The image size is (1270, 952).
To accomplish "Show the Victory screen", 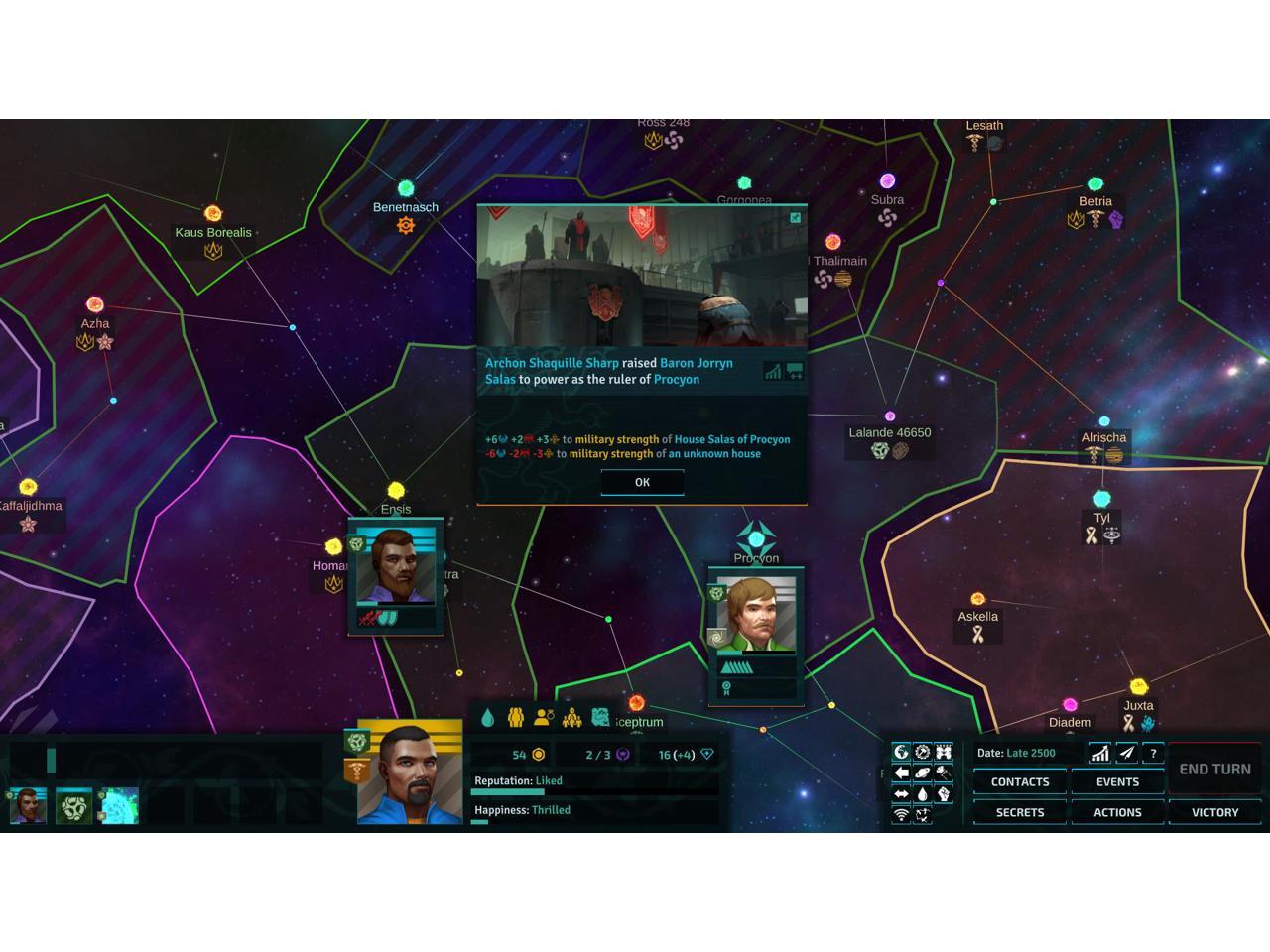I will tap(1214, 812).
